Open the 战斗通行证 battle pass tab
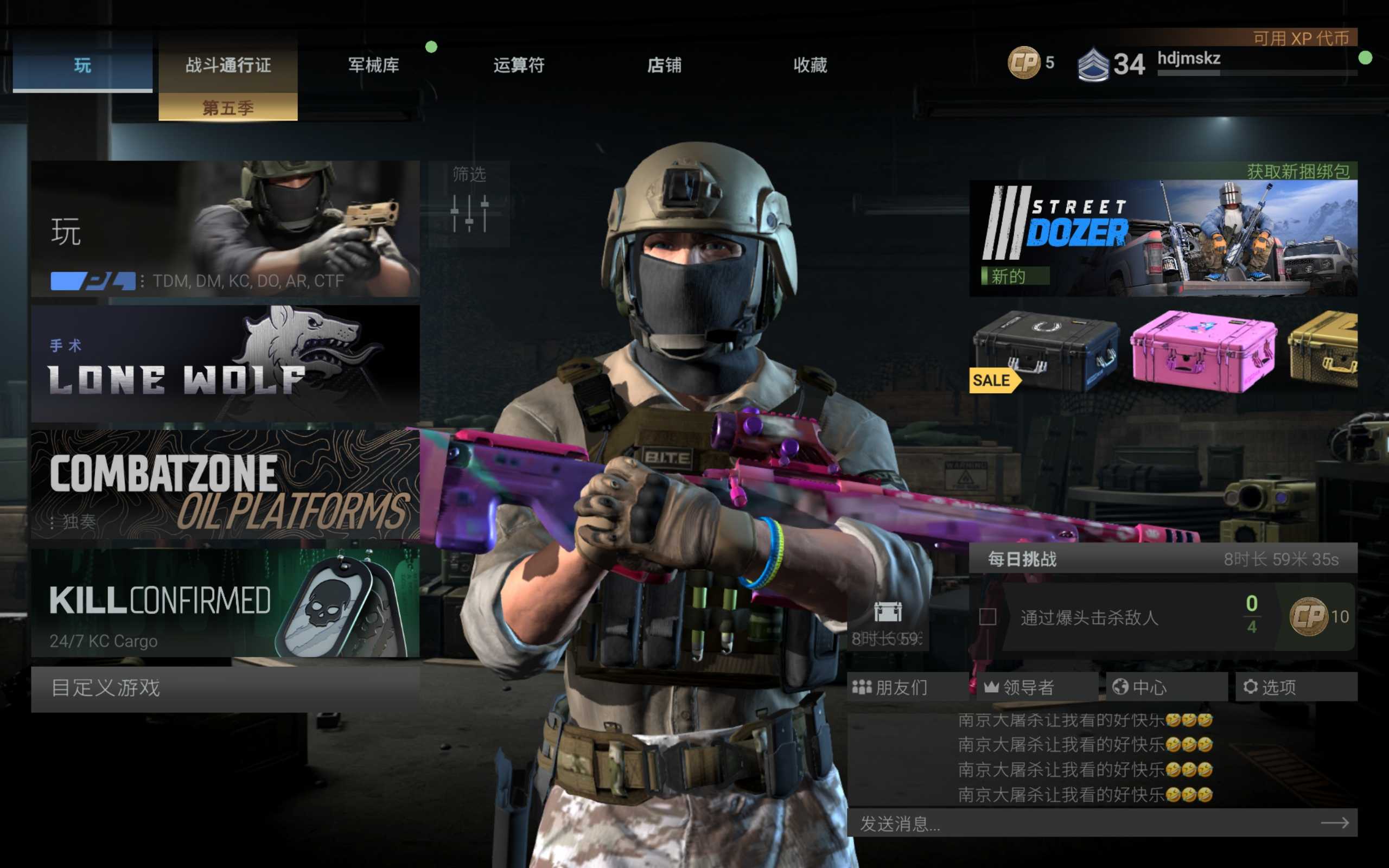1389x868 pixels. (228, 65)
